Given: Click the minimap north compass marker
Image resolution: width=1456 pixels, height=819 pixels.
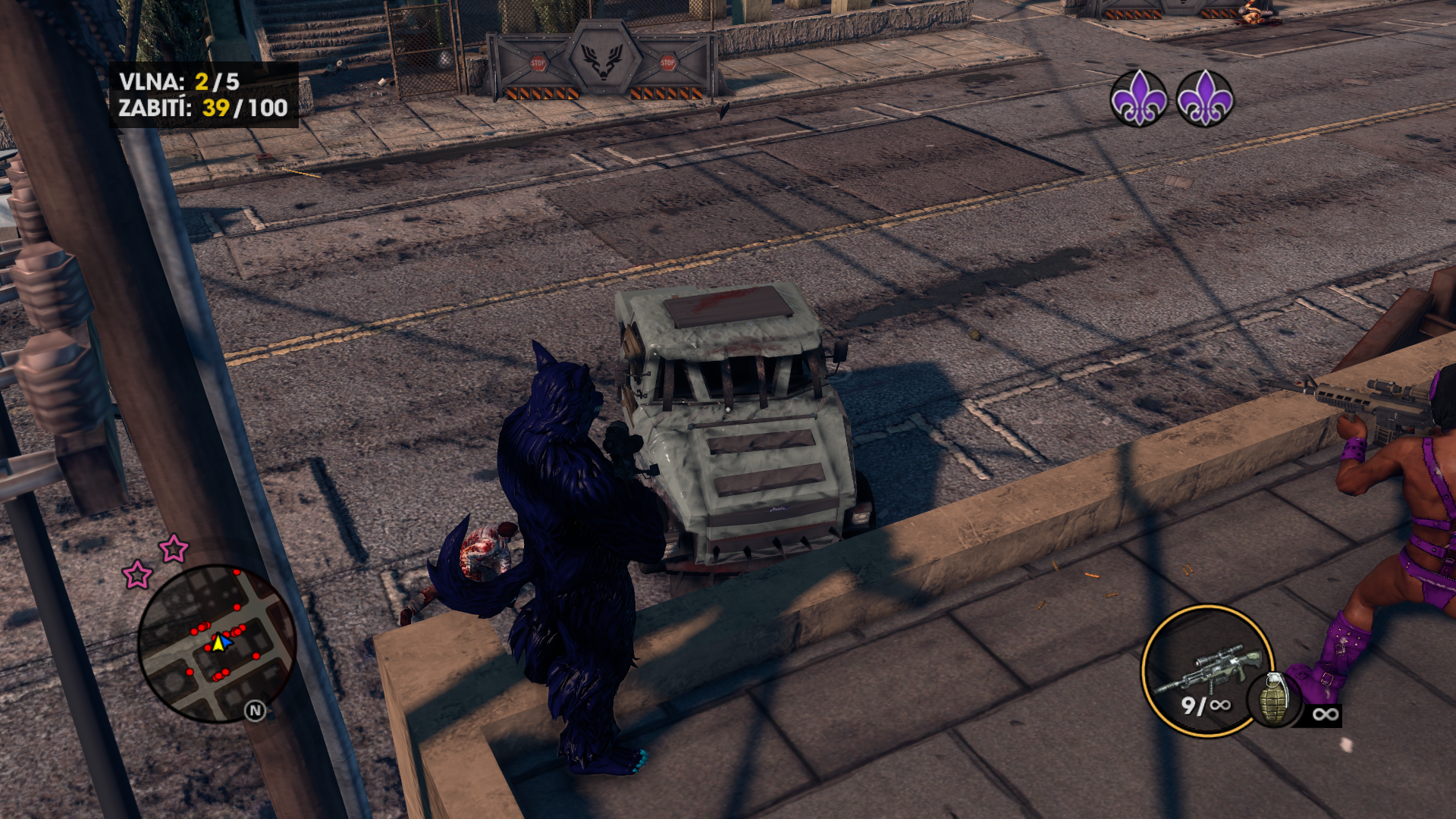Looking at the screenshot, I should (x=256, y=711).
